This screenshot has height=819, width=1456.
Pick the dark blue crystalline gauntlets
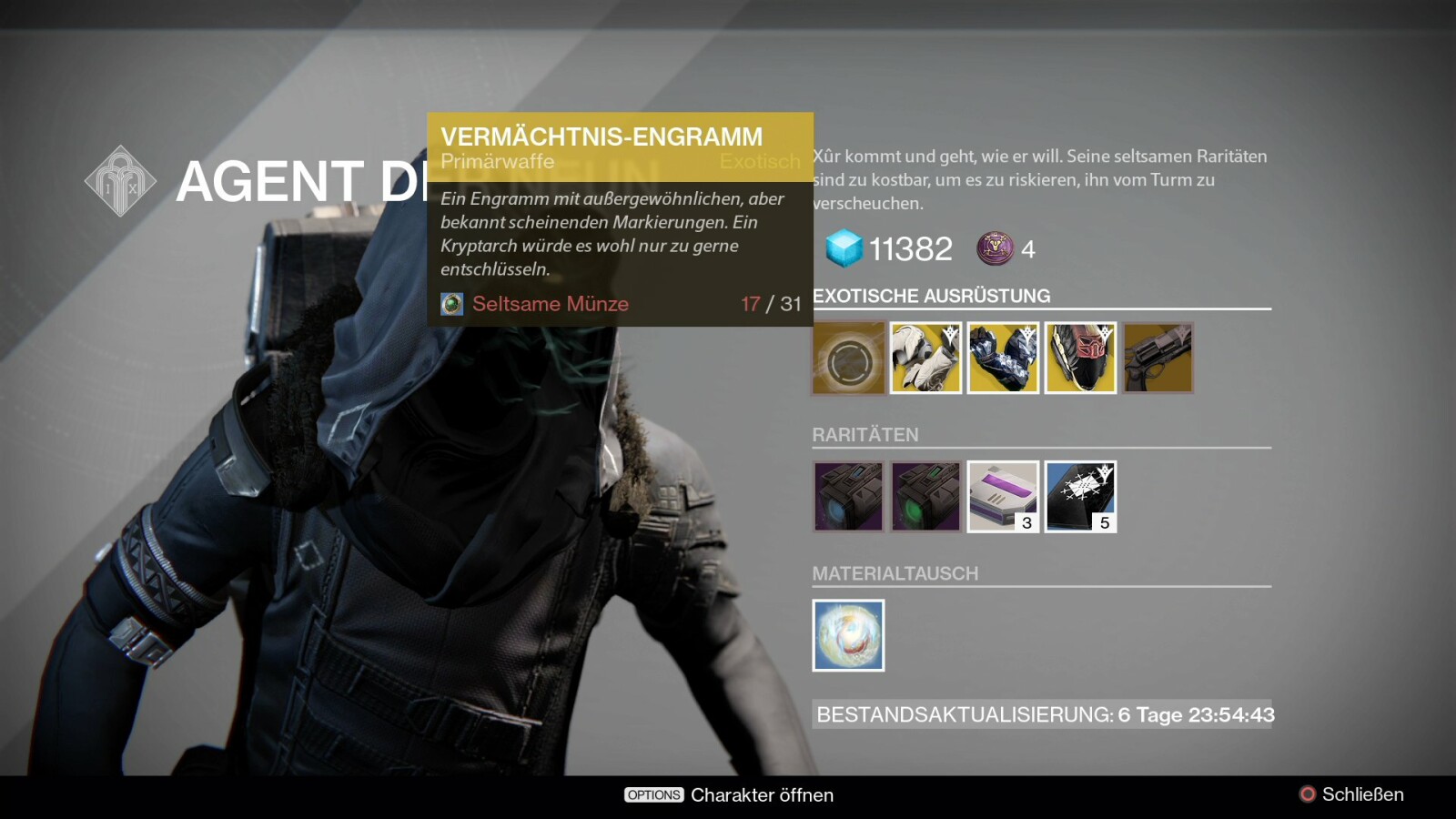click(1003, 358)
